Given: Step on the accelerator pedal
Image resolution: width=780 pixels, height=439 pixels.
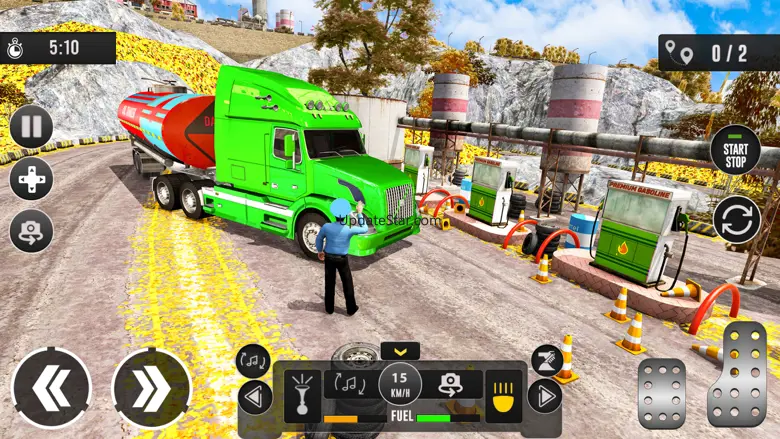Looking at the screenshot, I should click(736, 372).
